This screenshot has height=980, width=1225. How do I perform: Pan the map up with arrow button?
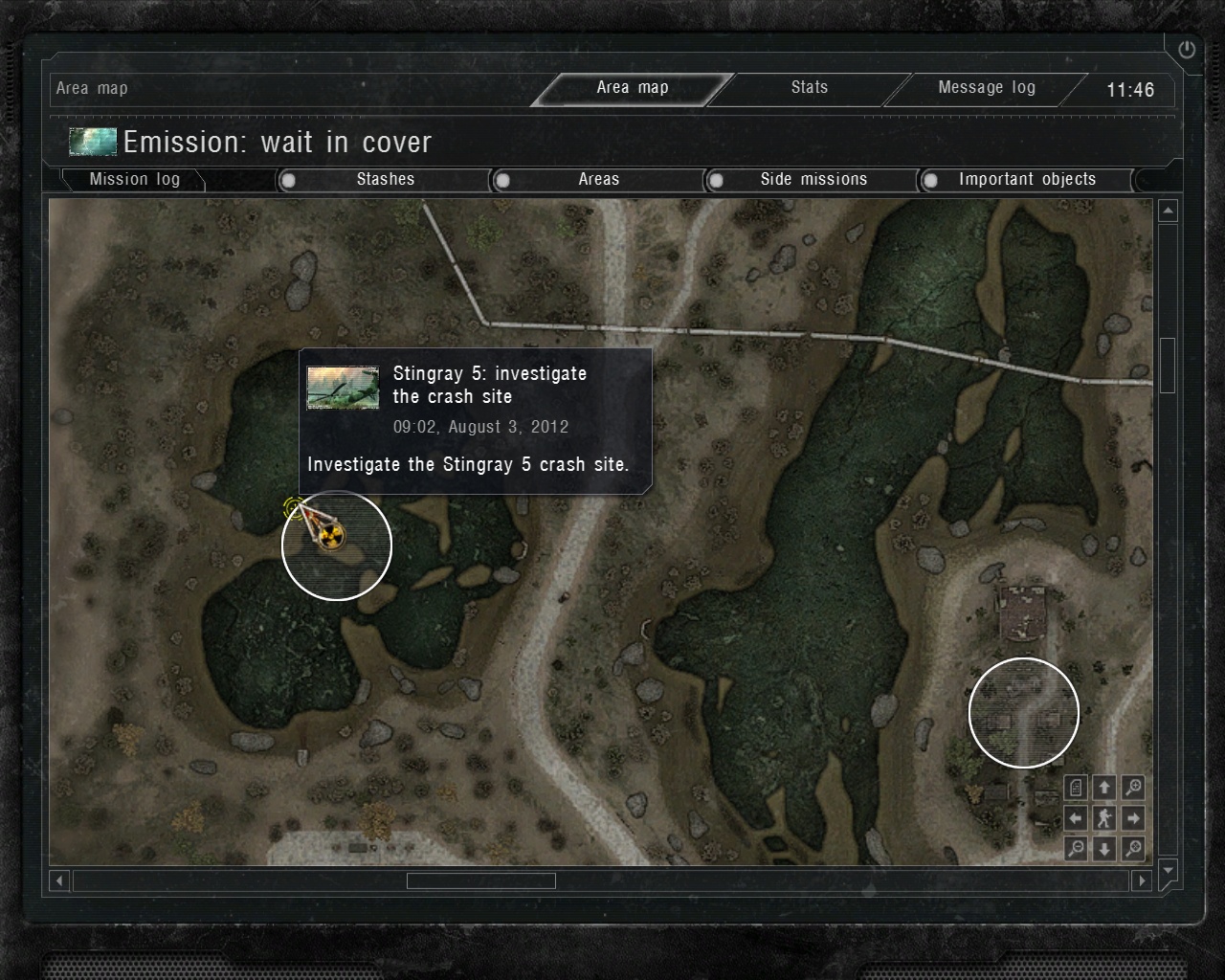[x=1104, y=788]
